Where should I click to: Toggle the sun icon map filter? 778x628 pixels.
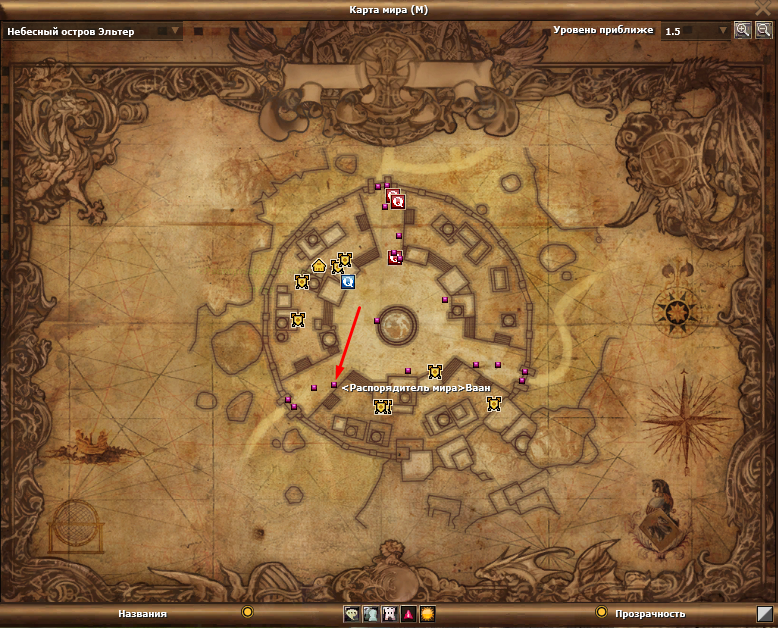click(x=427, y=614)
